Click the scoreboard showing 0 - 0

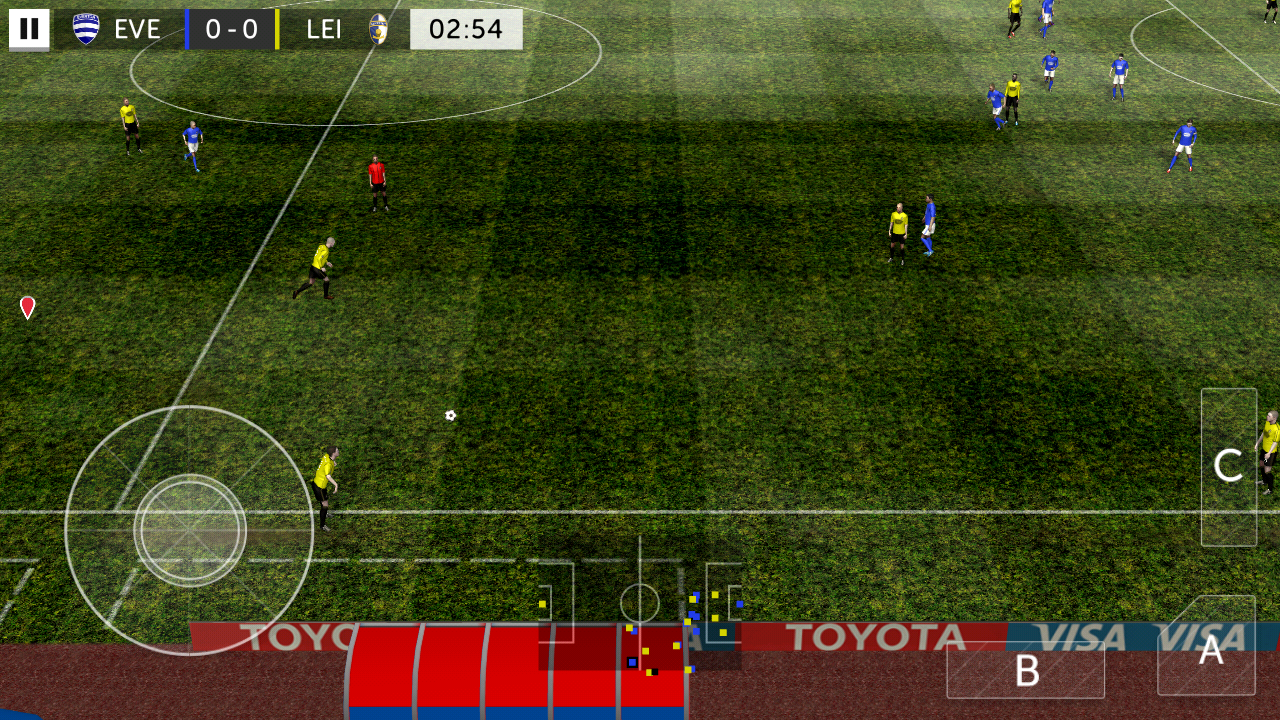pyautogui.click(x=232, y=28)
